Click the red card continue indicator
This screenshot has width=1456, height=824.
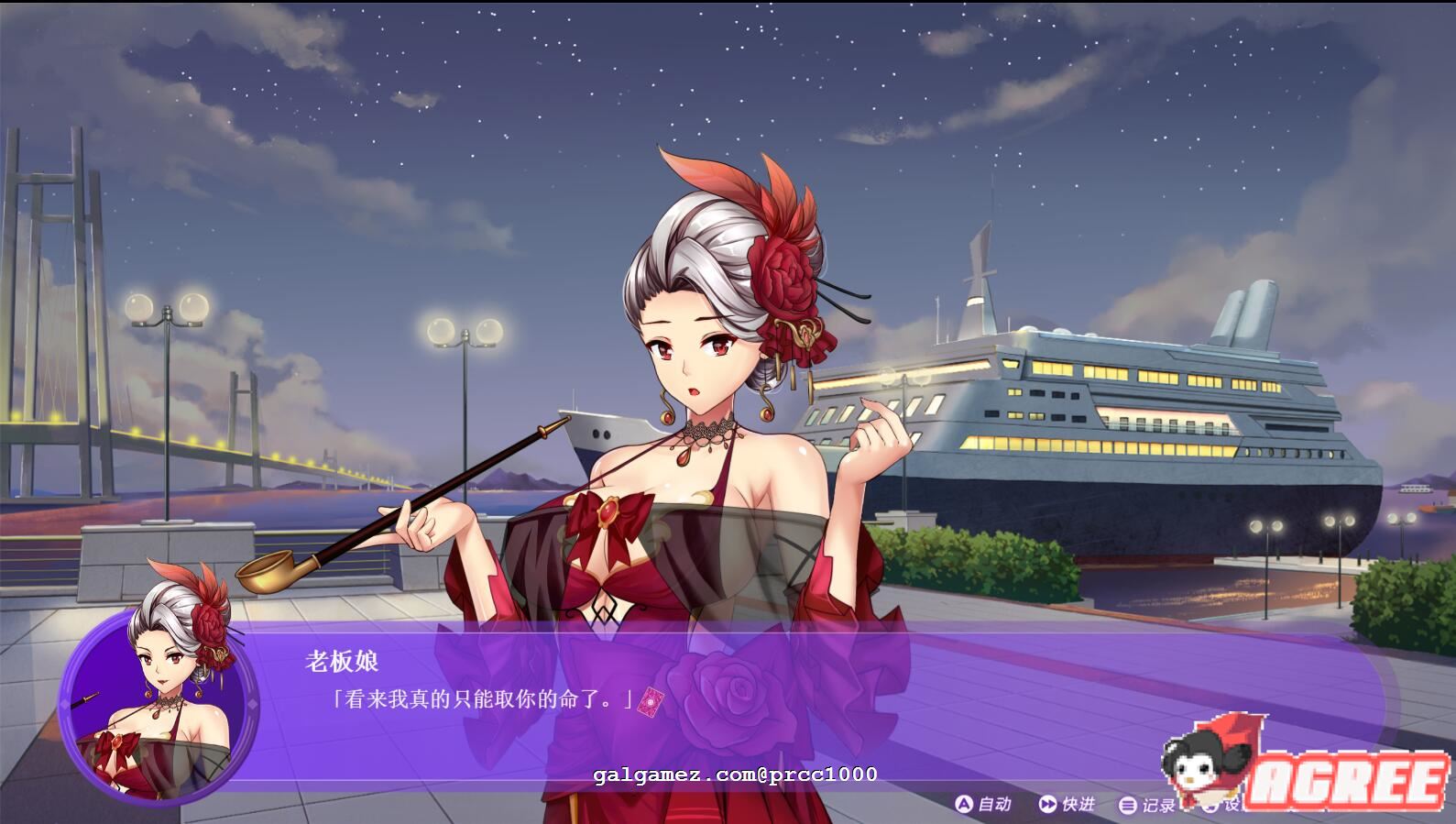point(650,700)
